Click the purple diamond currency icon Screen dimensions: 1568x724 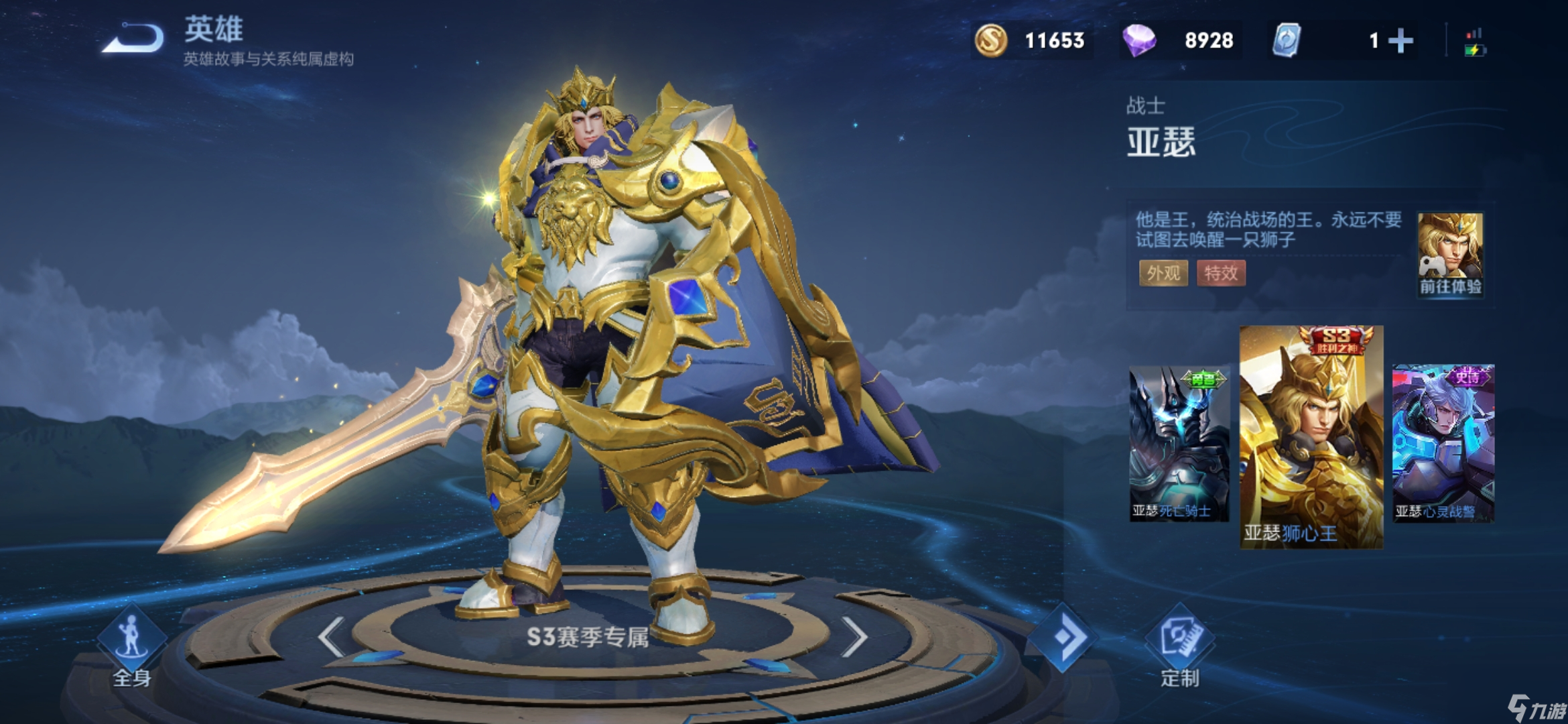1139,40
